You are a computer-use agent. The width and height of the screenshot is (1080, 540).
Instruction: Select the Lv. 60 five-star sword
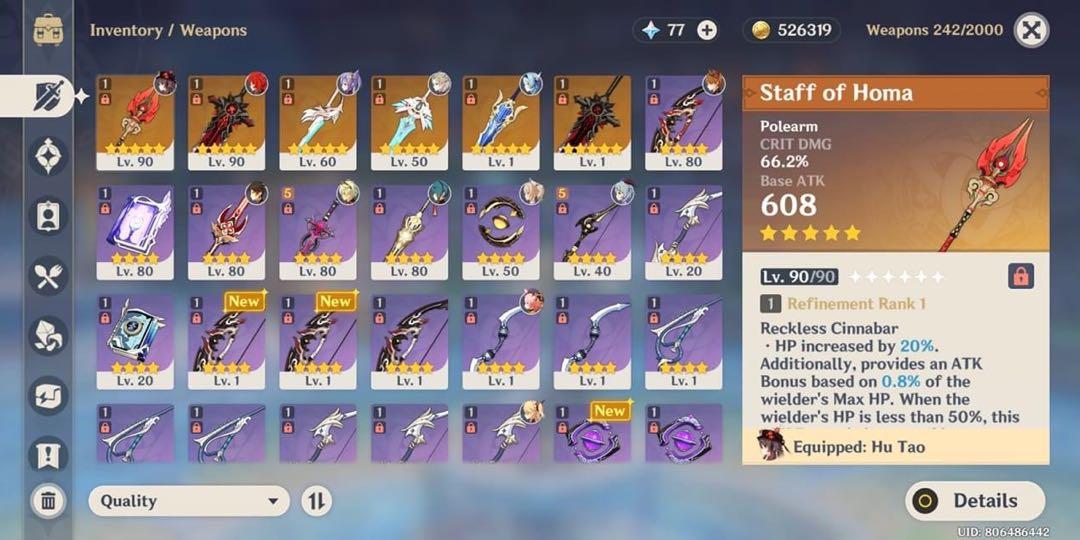point(318,121)
